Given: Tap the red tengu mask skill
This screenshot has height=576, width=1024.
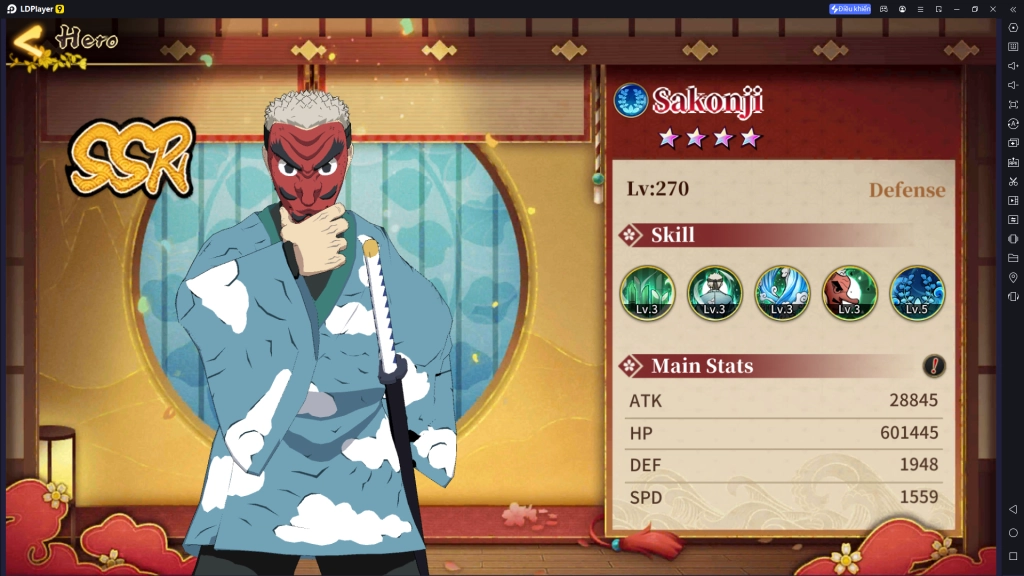Looking at the screenshot, I should pyautogui.click(x=849, y=293).
